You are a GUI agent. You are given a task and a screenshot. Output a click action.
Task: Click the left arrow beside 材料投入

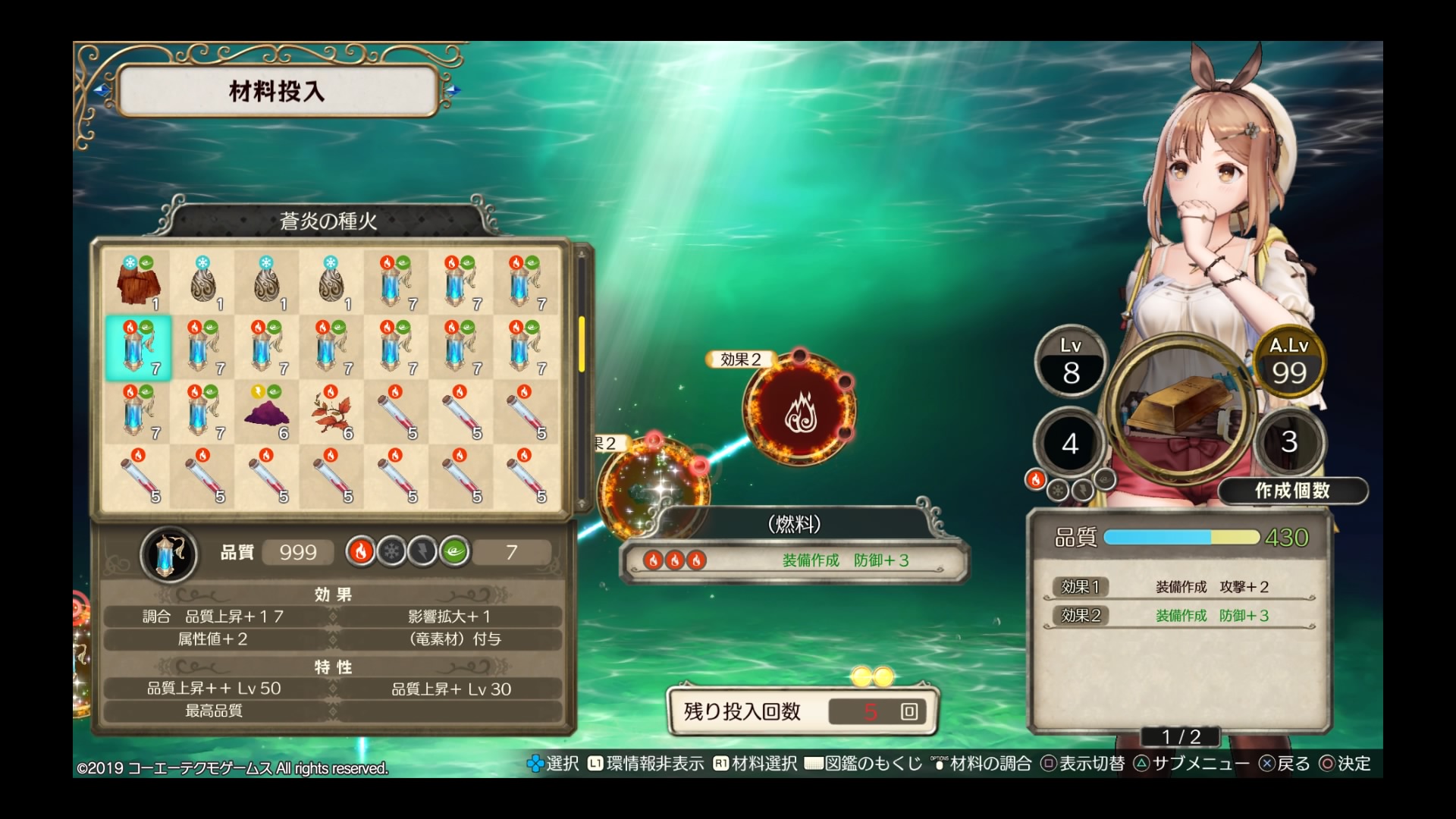pos(102,90)
